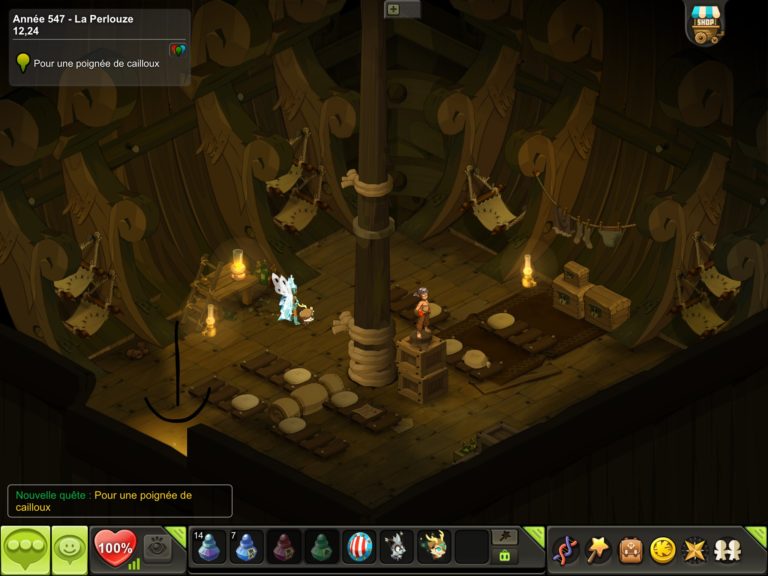This screenshot has height=576, width=768.
Task: Select the grey rabbit-eared pet item slot
Action: 397,547
